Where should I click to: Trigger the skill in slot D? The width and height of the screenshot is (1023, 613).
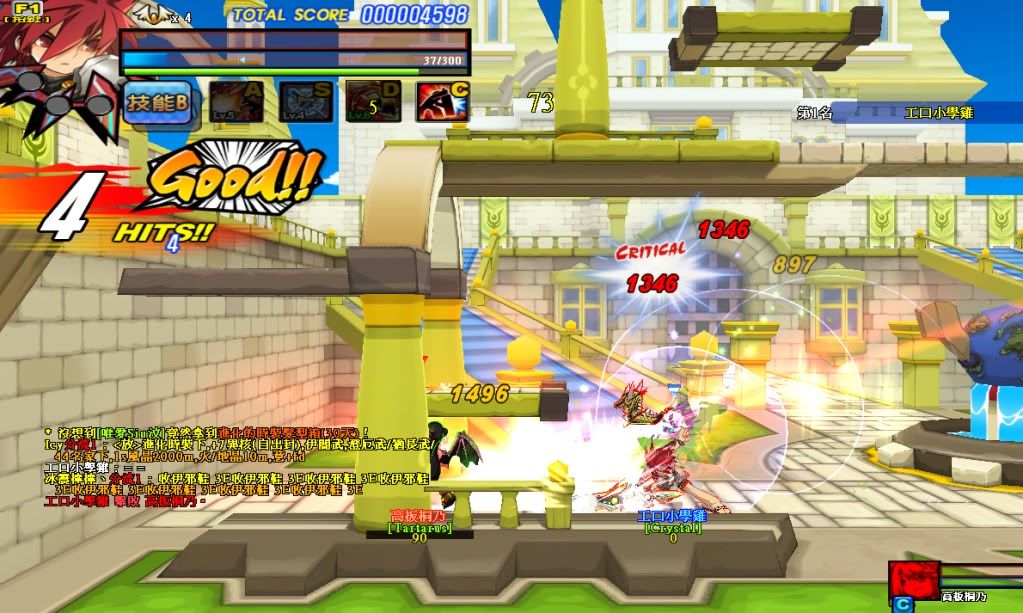tap(373, 102)
